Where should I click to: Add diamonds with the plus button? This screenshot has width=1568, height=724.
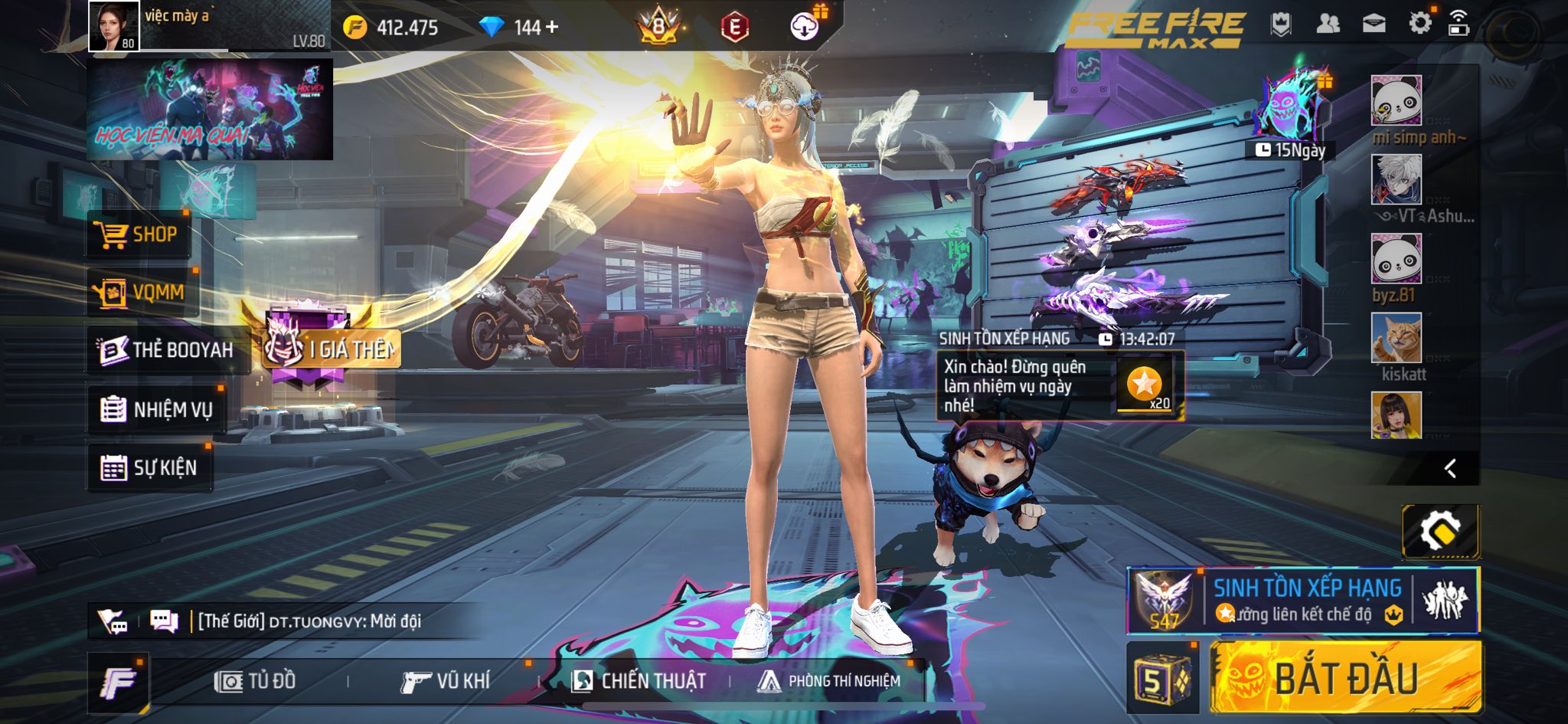[x=552, y=28]
